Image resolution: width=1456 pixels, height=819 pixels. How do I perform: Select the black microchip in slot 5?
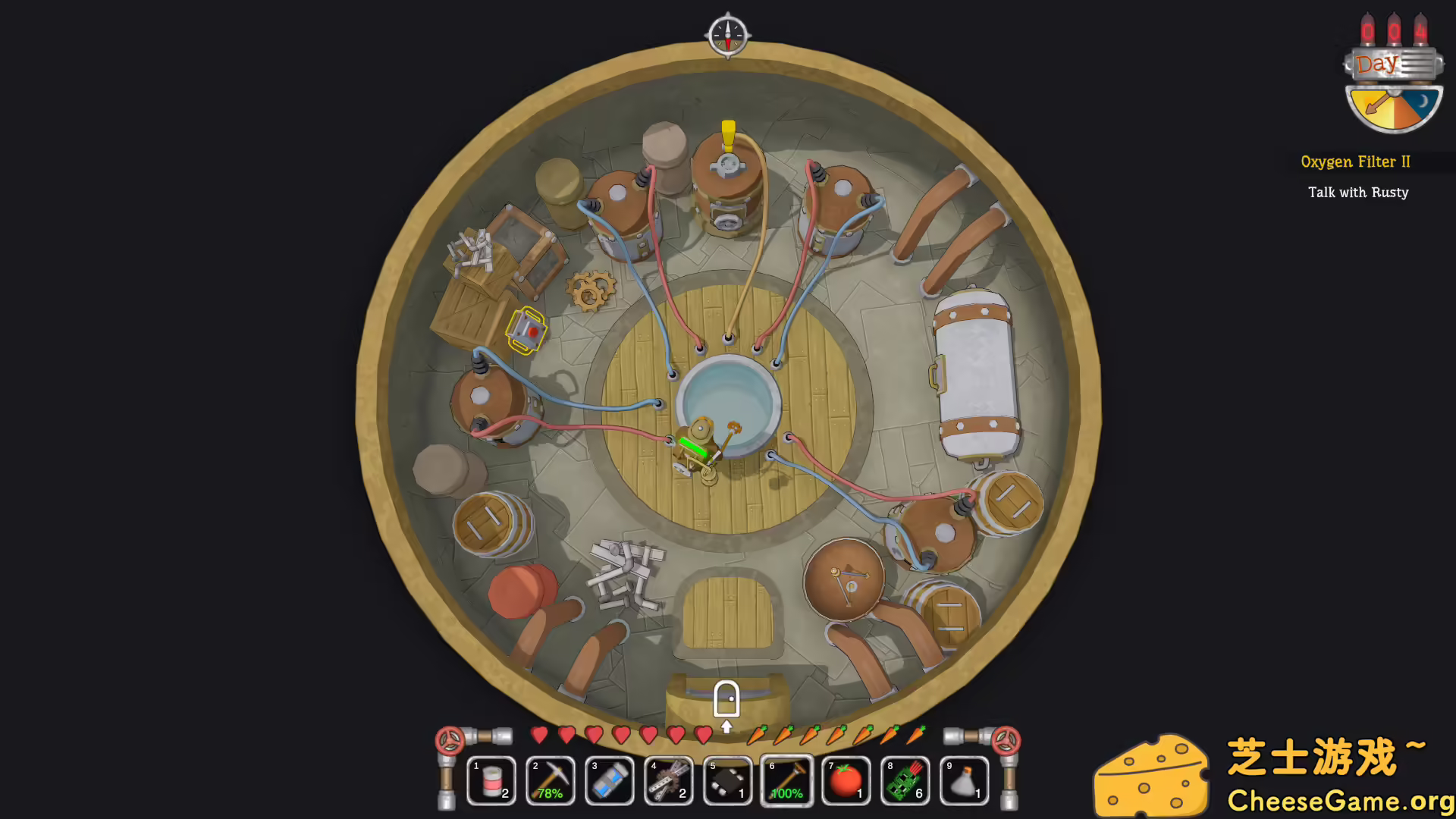(x=728, y=780)
